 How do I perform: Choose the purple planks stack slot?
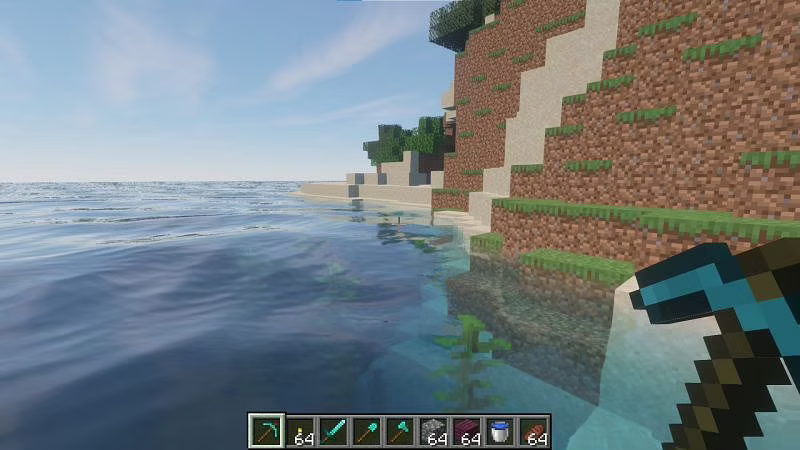coord(466,431)
